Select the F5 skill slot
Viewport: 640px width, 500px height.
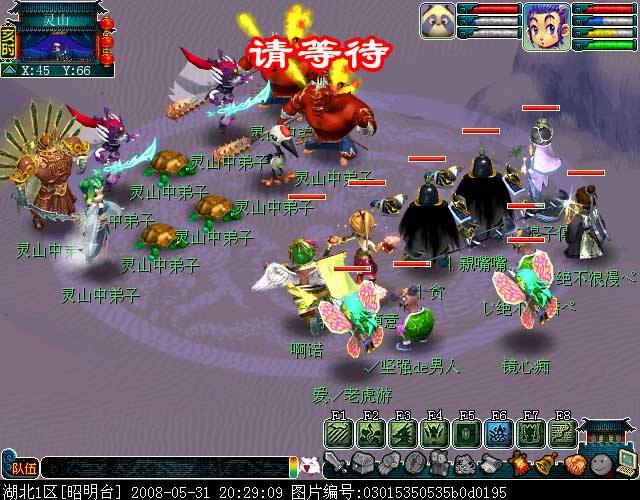tap(466, 433)
